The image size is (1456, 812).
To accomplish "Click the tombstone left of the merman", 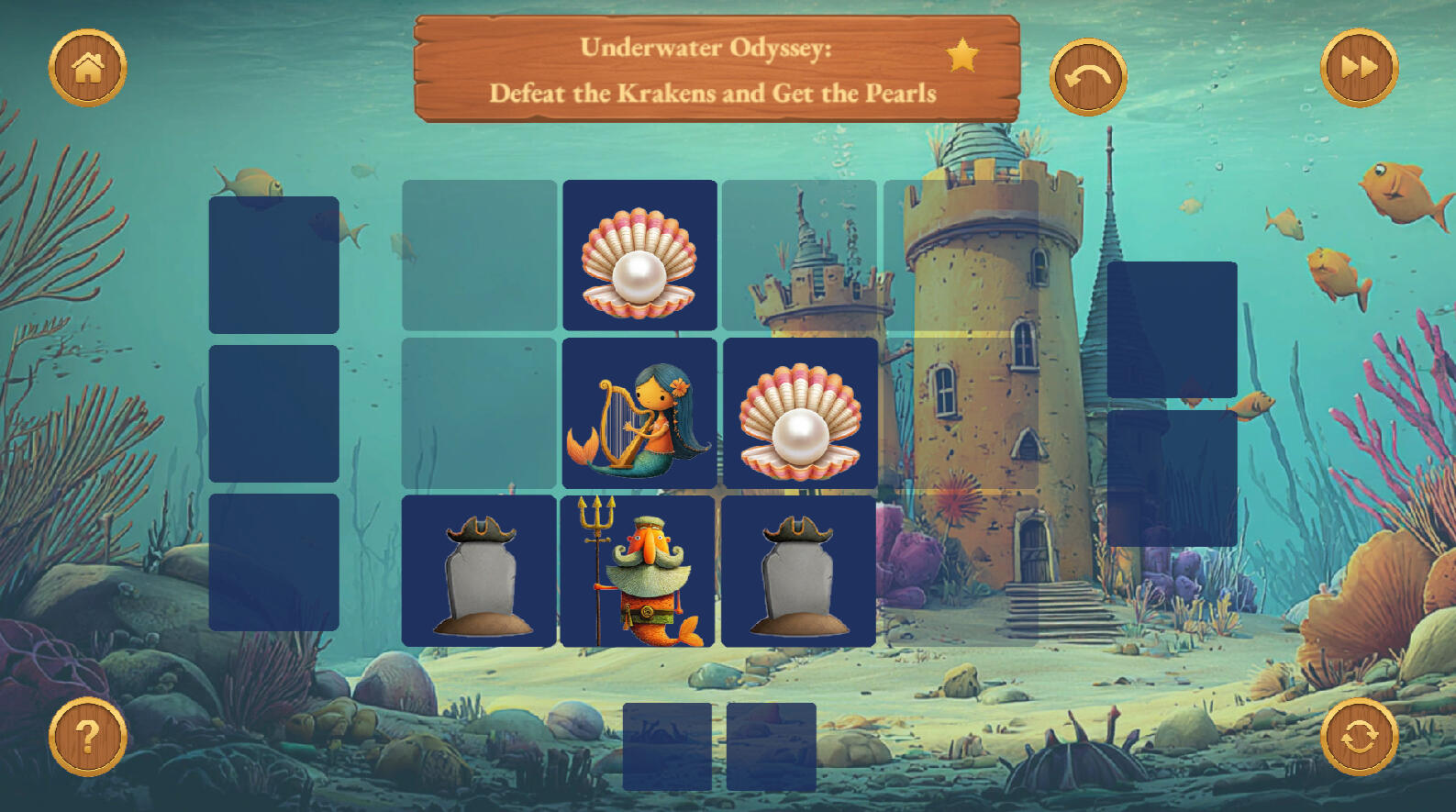I will tap(479, 571).
